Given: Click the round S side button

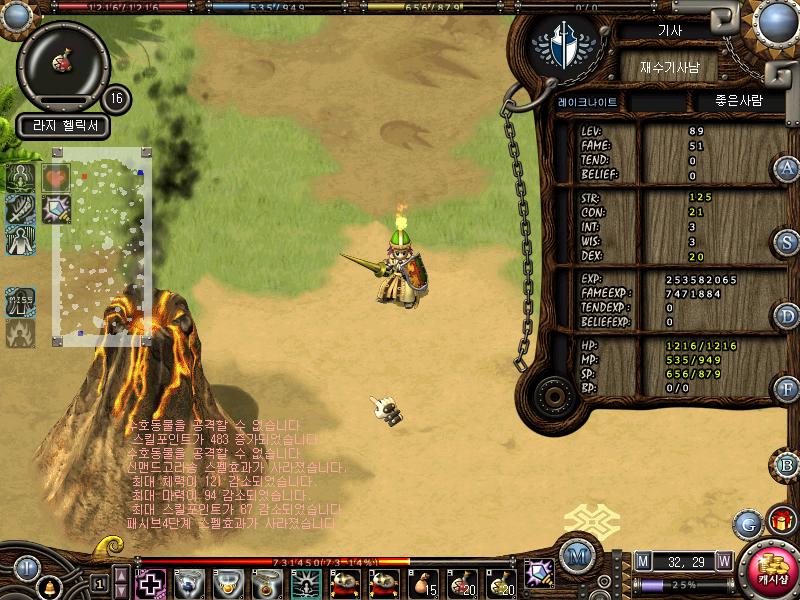Looking at the screenshot, I should coord(787,242).
